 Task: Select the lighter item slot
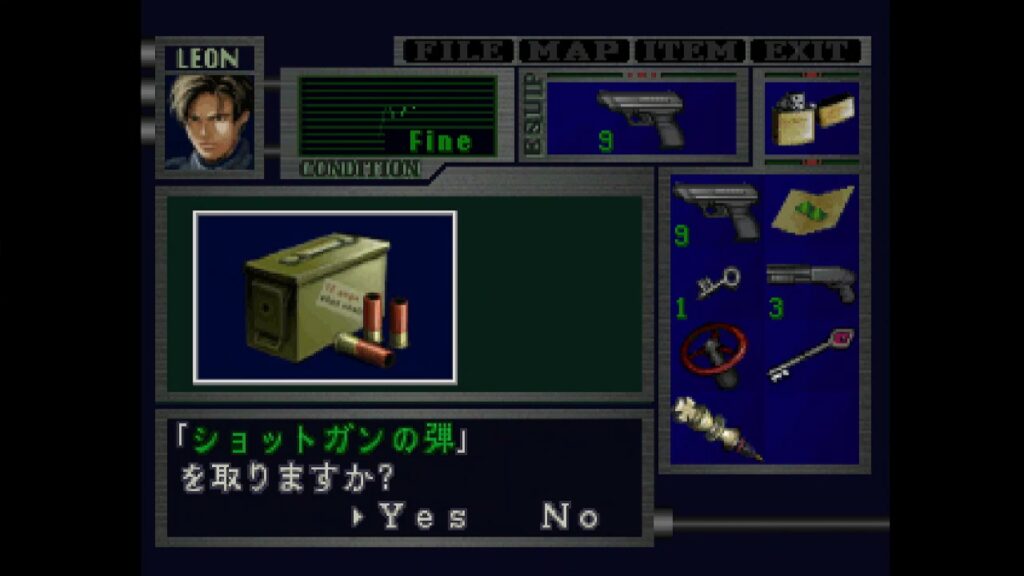pos(810,120)
